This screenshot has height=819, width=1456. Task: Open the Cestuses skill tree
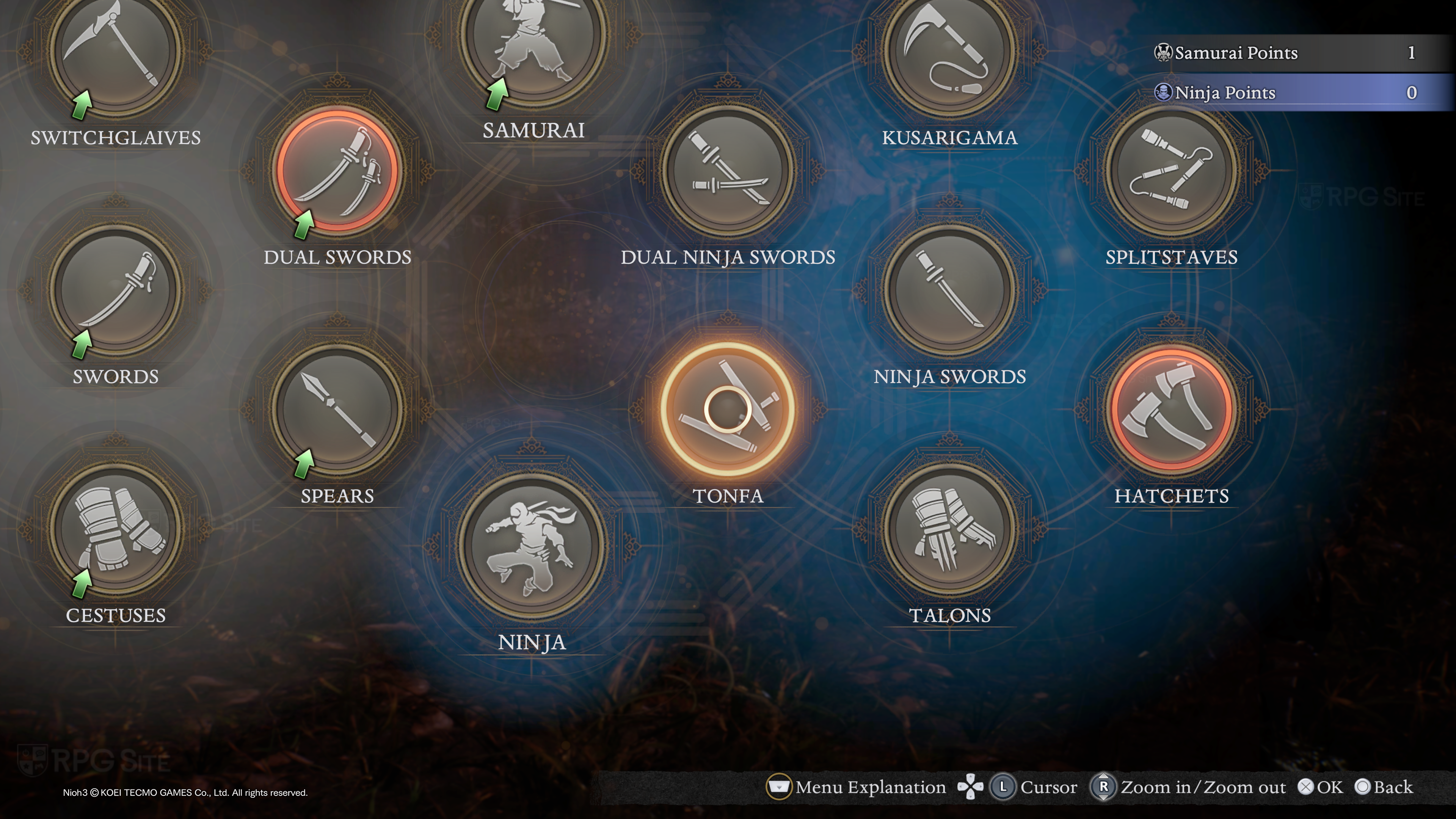(x=116, y=529)
